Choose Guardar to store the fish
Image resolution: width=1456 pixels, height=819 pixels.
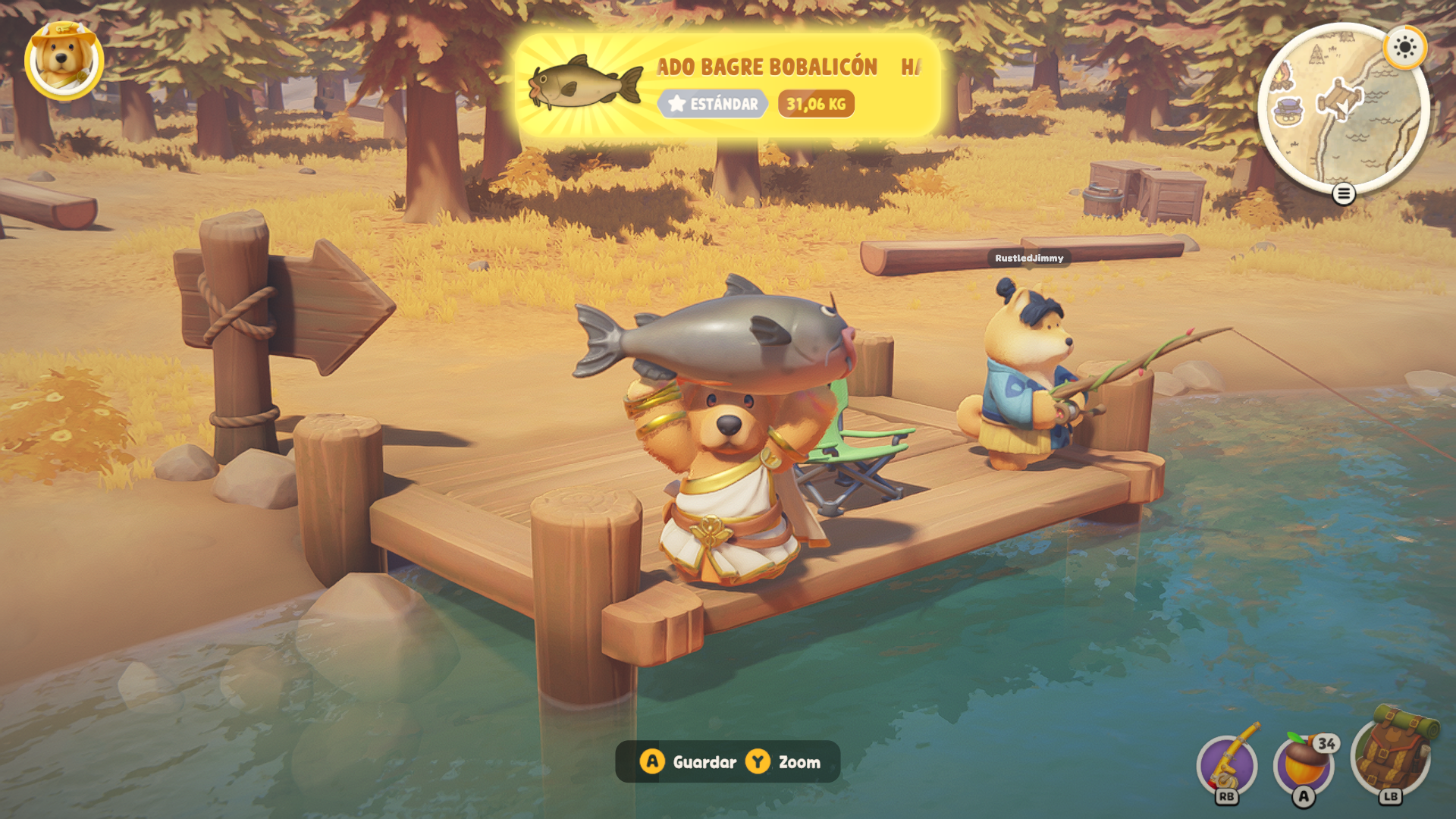tap(689, 762)
